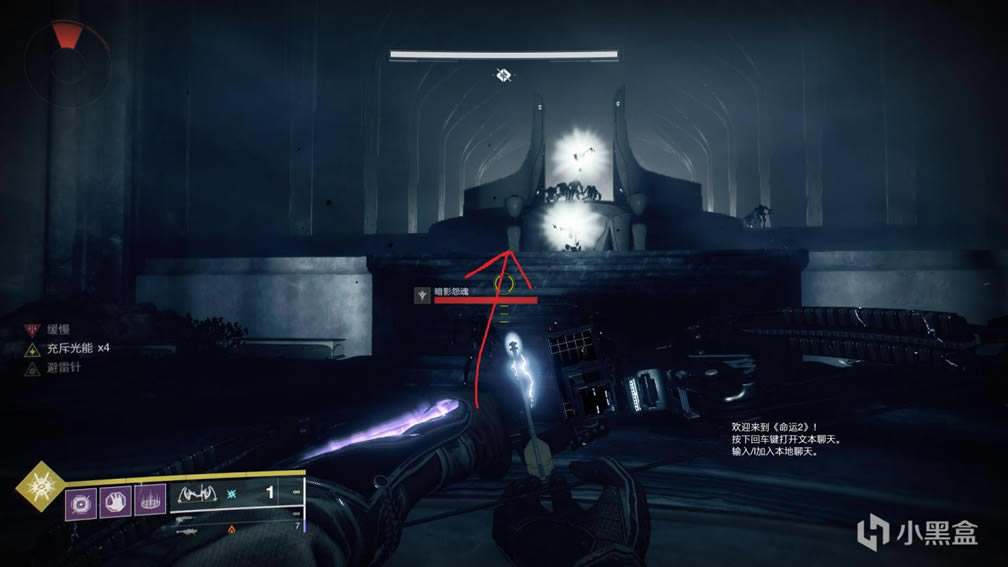This screenshot has width=1008, height=567.
Task: Select the equipped bow weapon icon
Action: click(x=197, y=494)
